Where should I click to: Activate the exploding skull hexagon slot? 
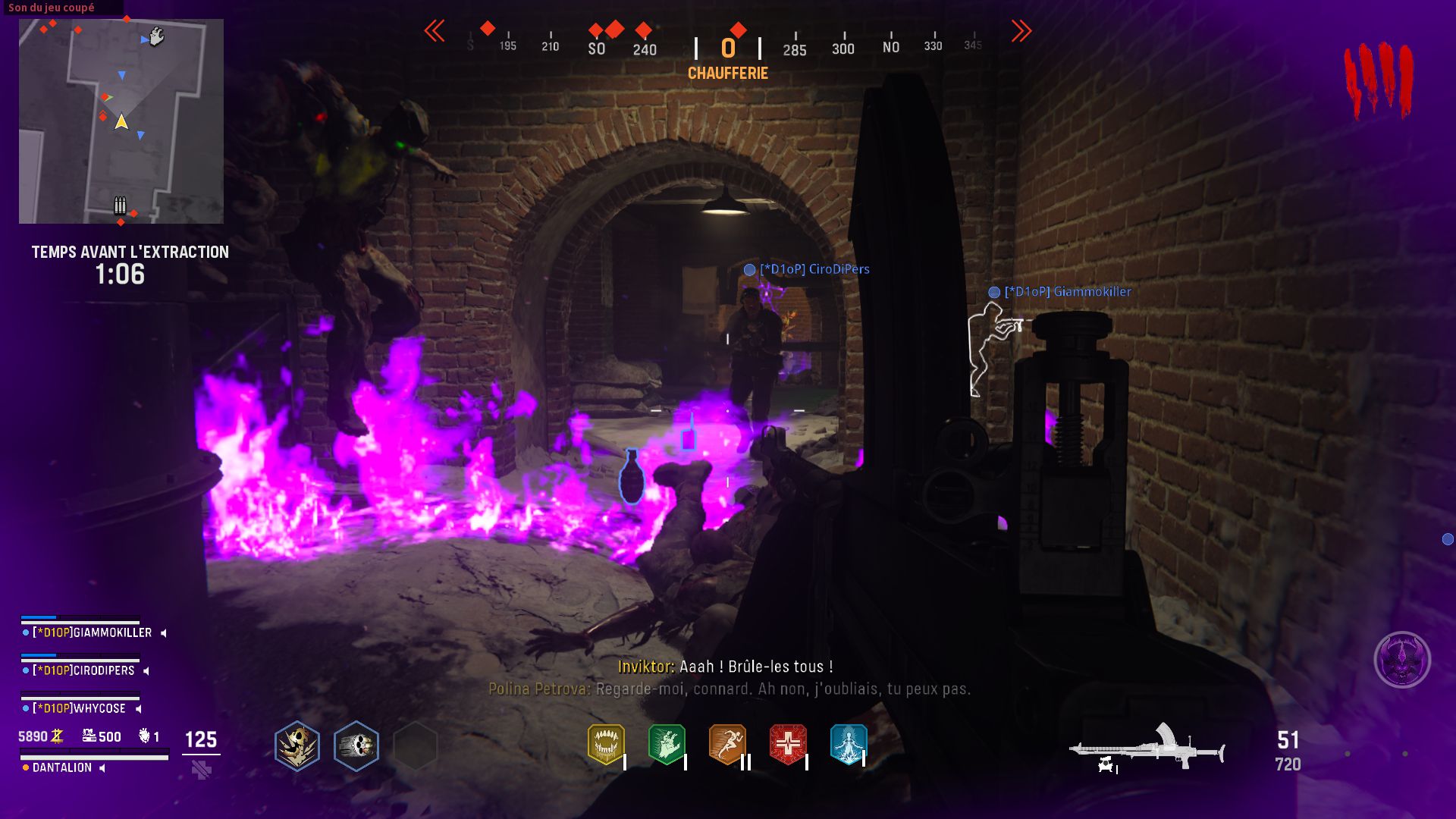click(297, 746)
